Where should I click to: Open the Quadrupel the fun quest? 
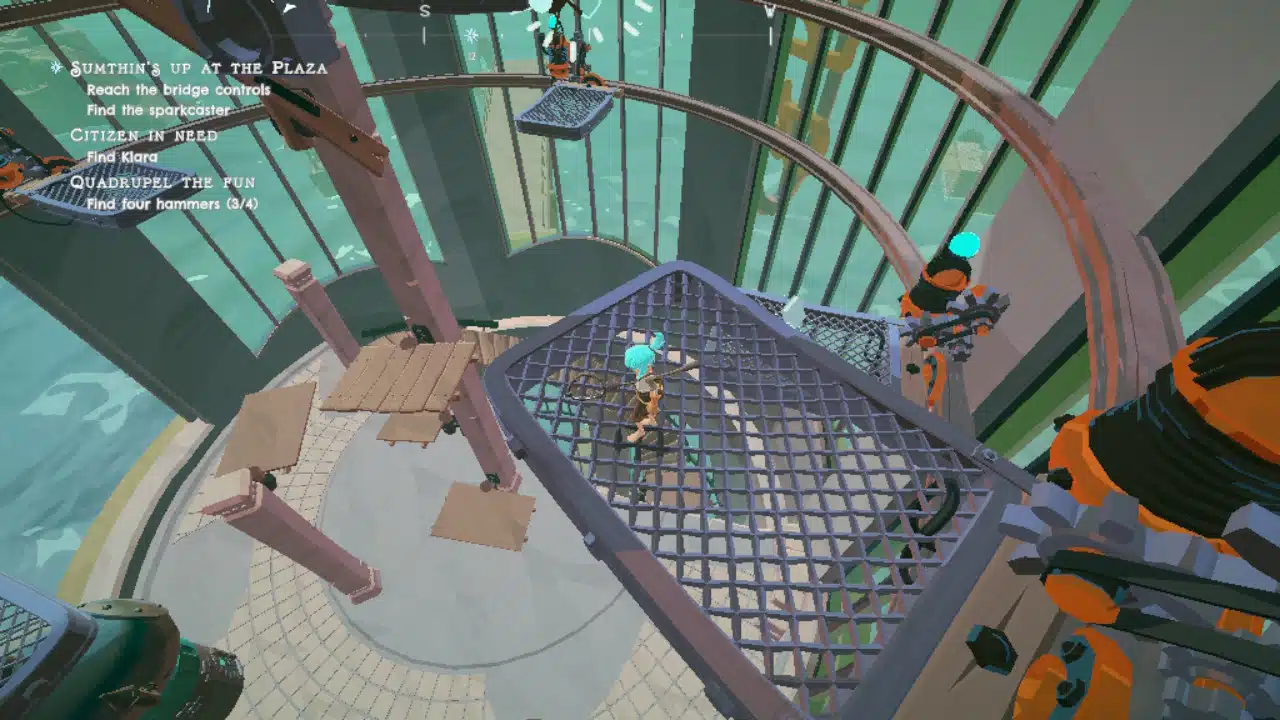[162, 182]
